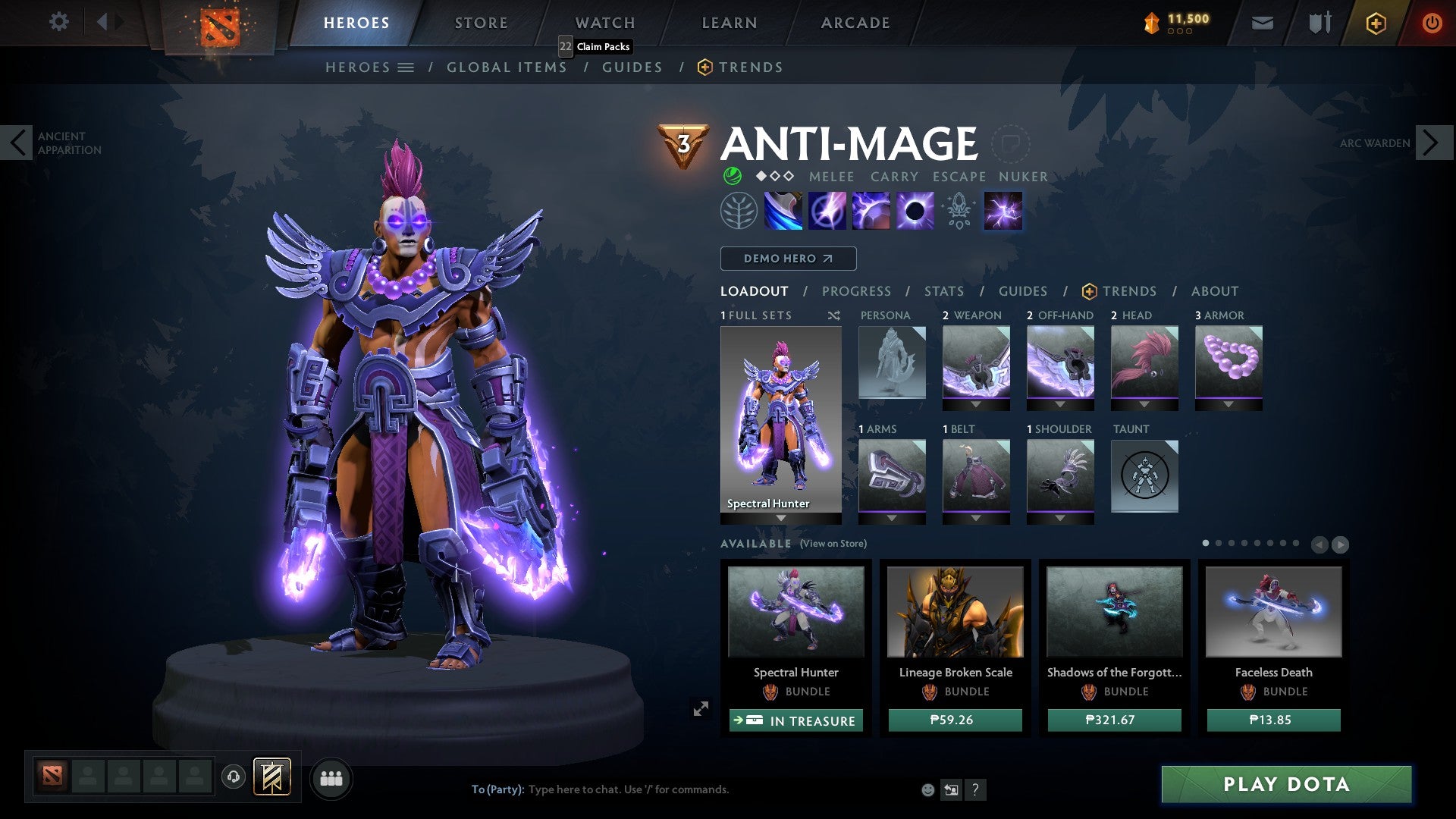This screenshot has width=1456, height=819.
Task: Switch to the Stats tab
Action: (x=943, y=291)
